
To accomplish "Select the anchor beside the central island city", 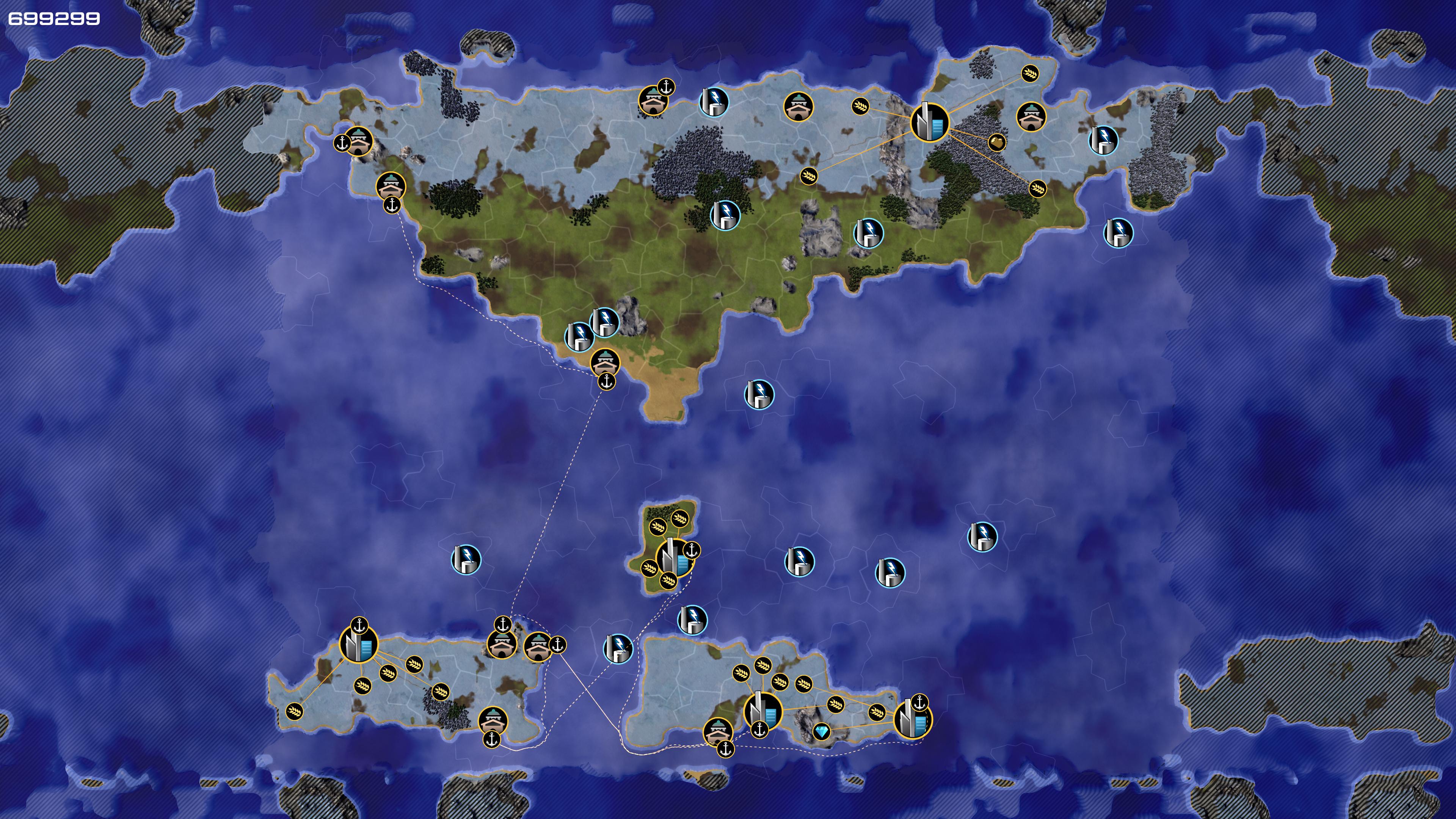I will pyautogui.click(x=692, y=549).
